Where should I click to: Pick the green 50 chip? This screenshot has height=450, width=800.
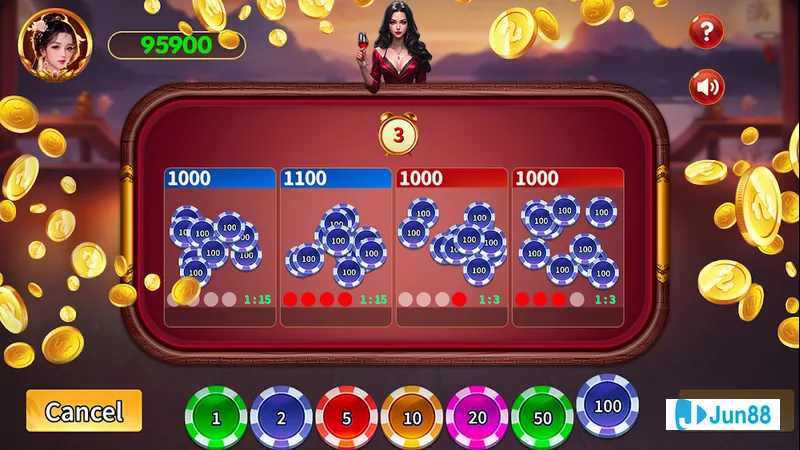tap(542, 417)
